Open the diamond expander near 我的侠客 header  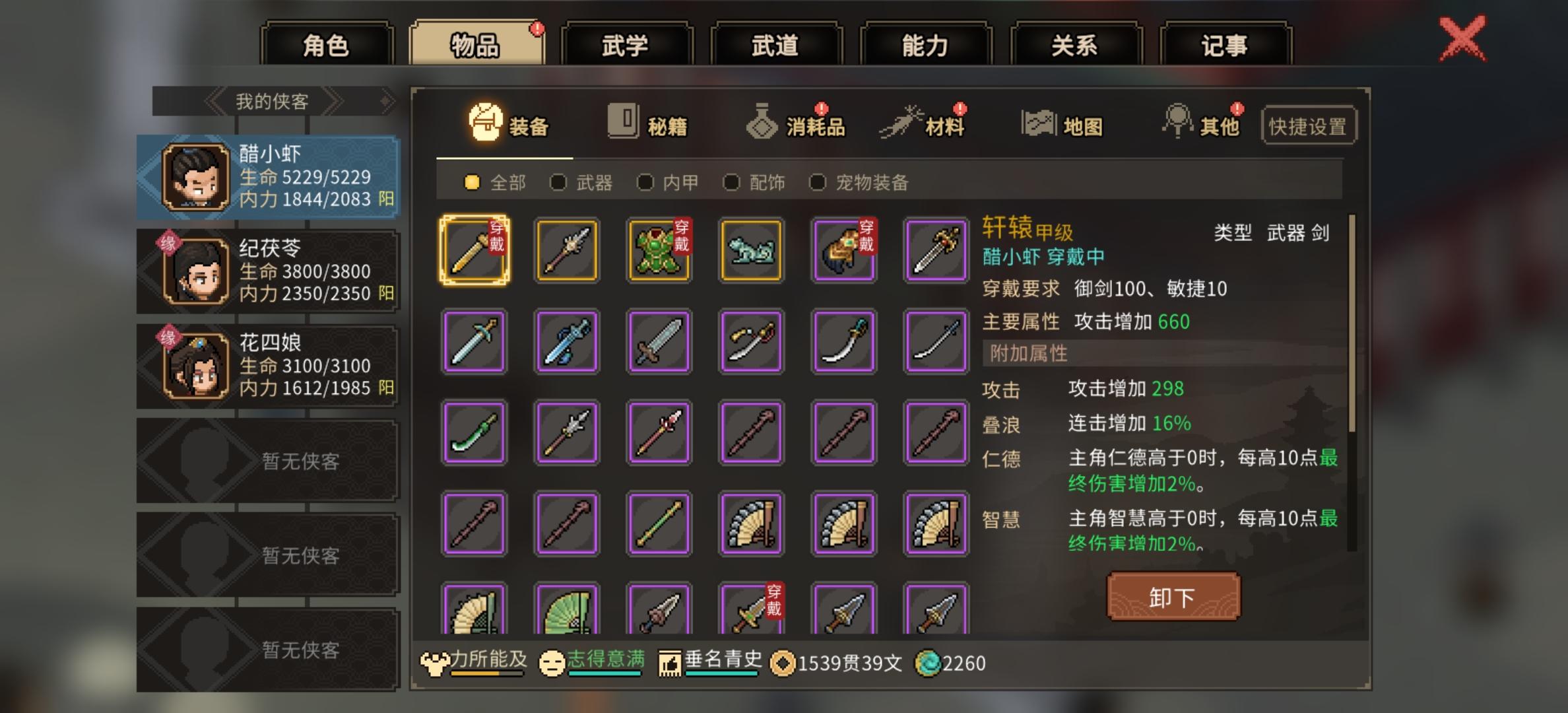click(387, 99)
